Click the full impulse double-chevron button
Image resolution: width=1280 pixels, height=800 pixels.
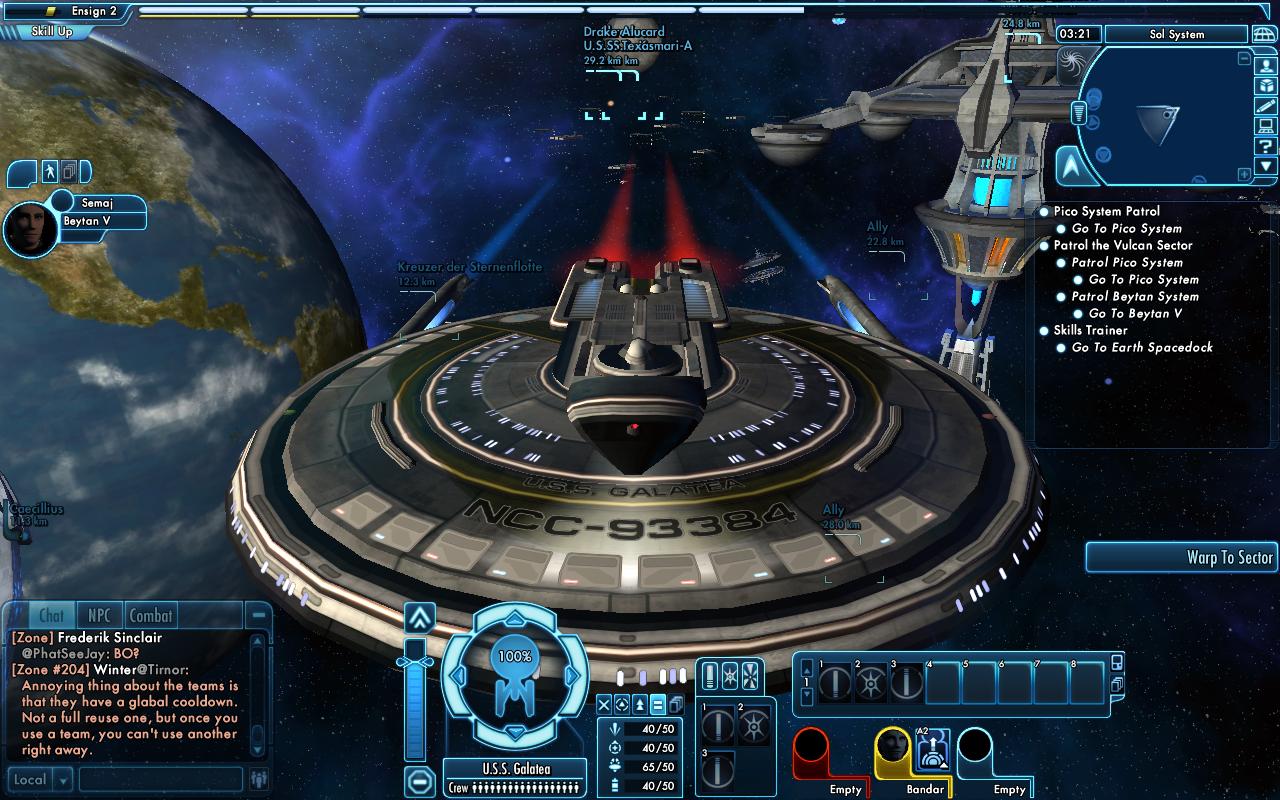click(x=418, y=616)
